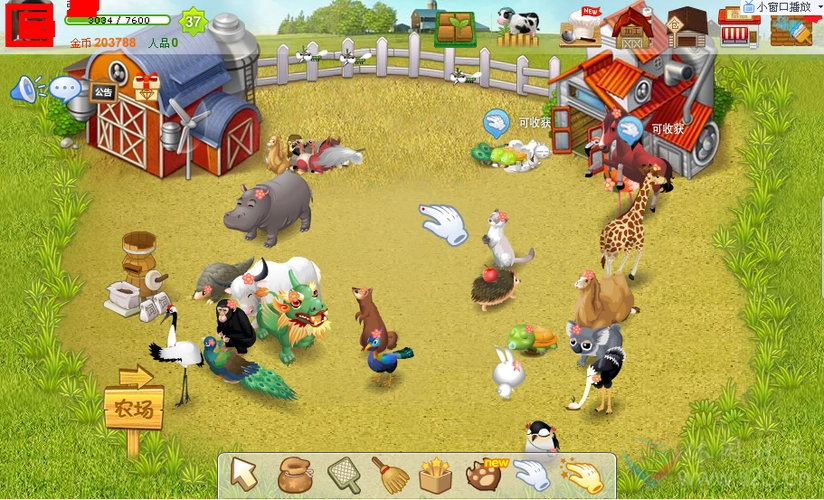Select the new paw print tool
824x500 pixels.
484,474
